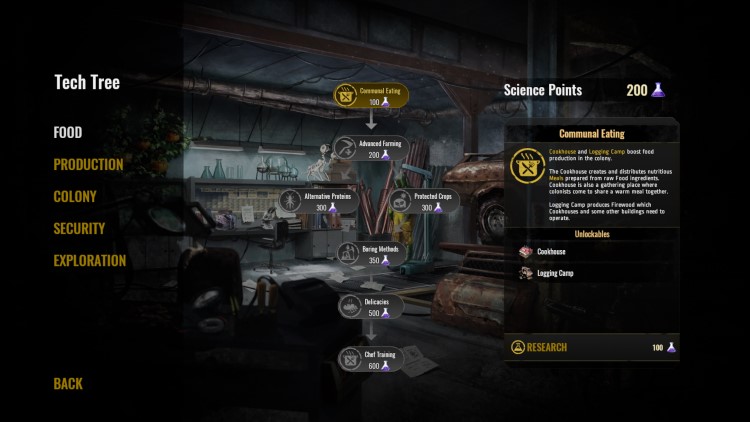Select the Boring Methods tech node
750x422 pixels.
pyautogui.click(x=371, y=254)
